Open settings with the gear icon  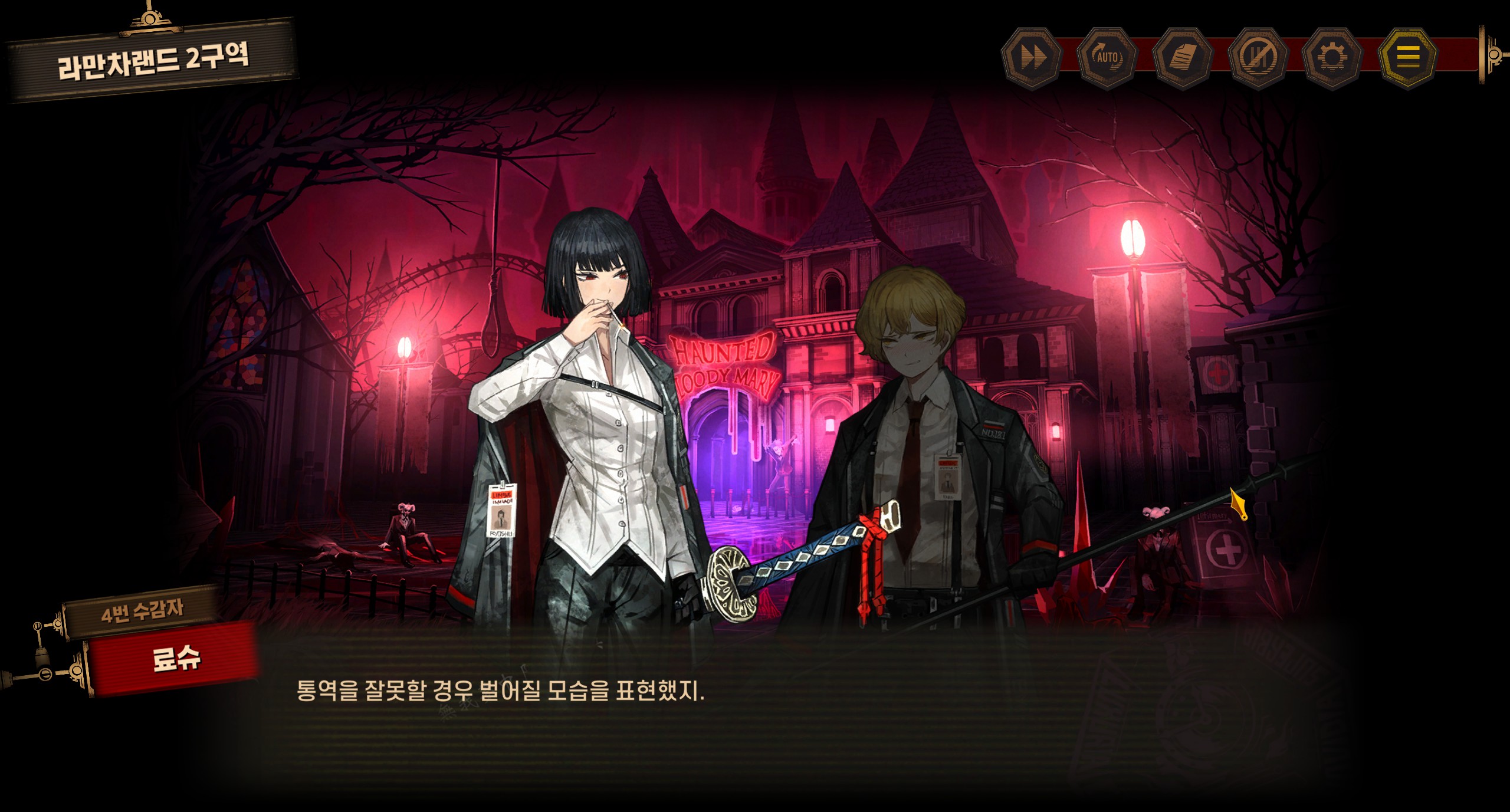click(1332, 58)
